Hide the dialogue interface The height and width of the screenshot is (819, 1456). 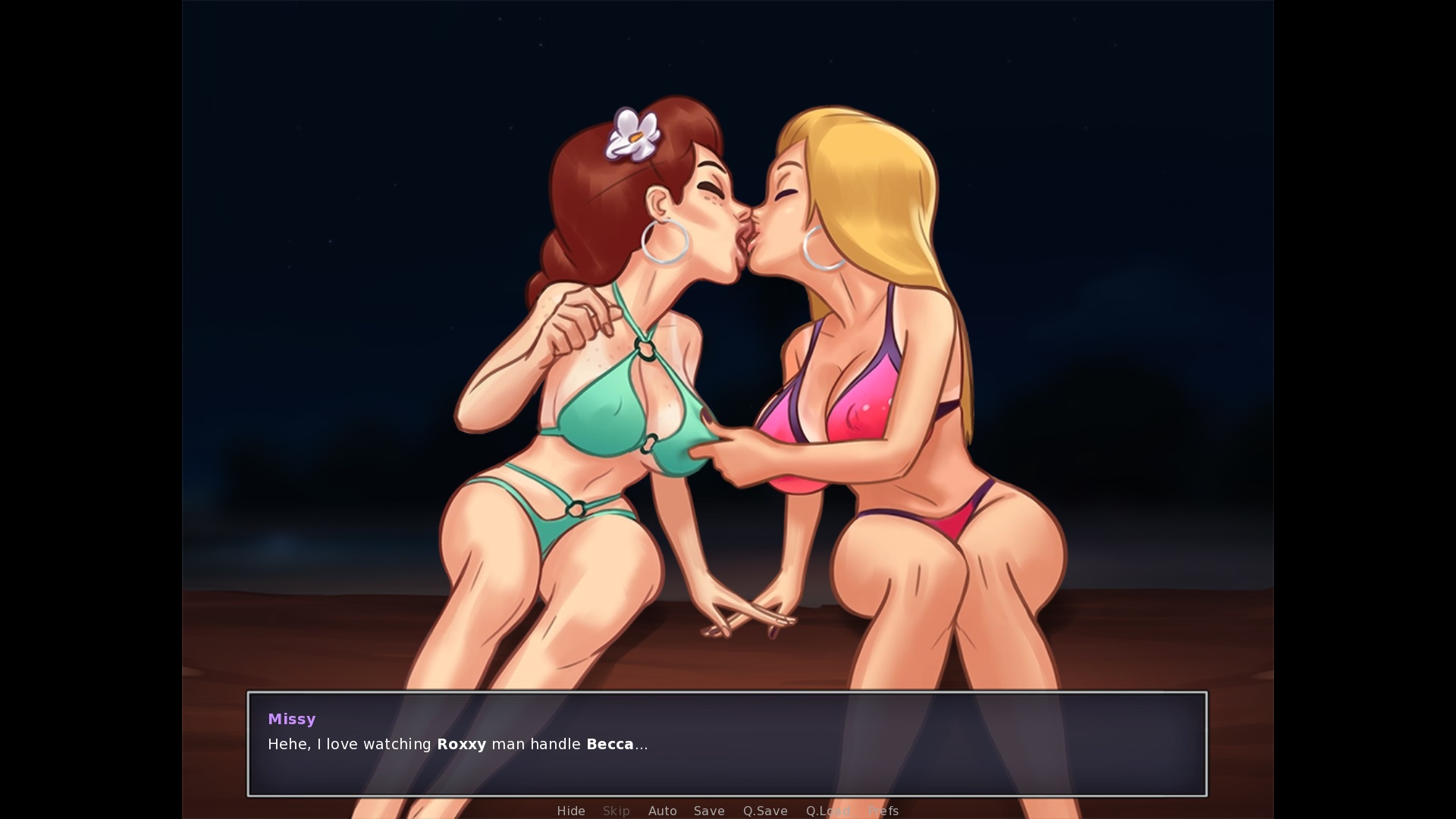pos(571,811)
